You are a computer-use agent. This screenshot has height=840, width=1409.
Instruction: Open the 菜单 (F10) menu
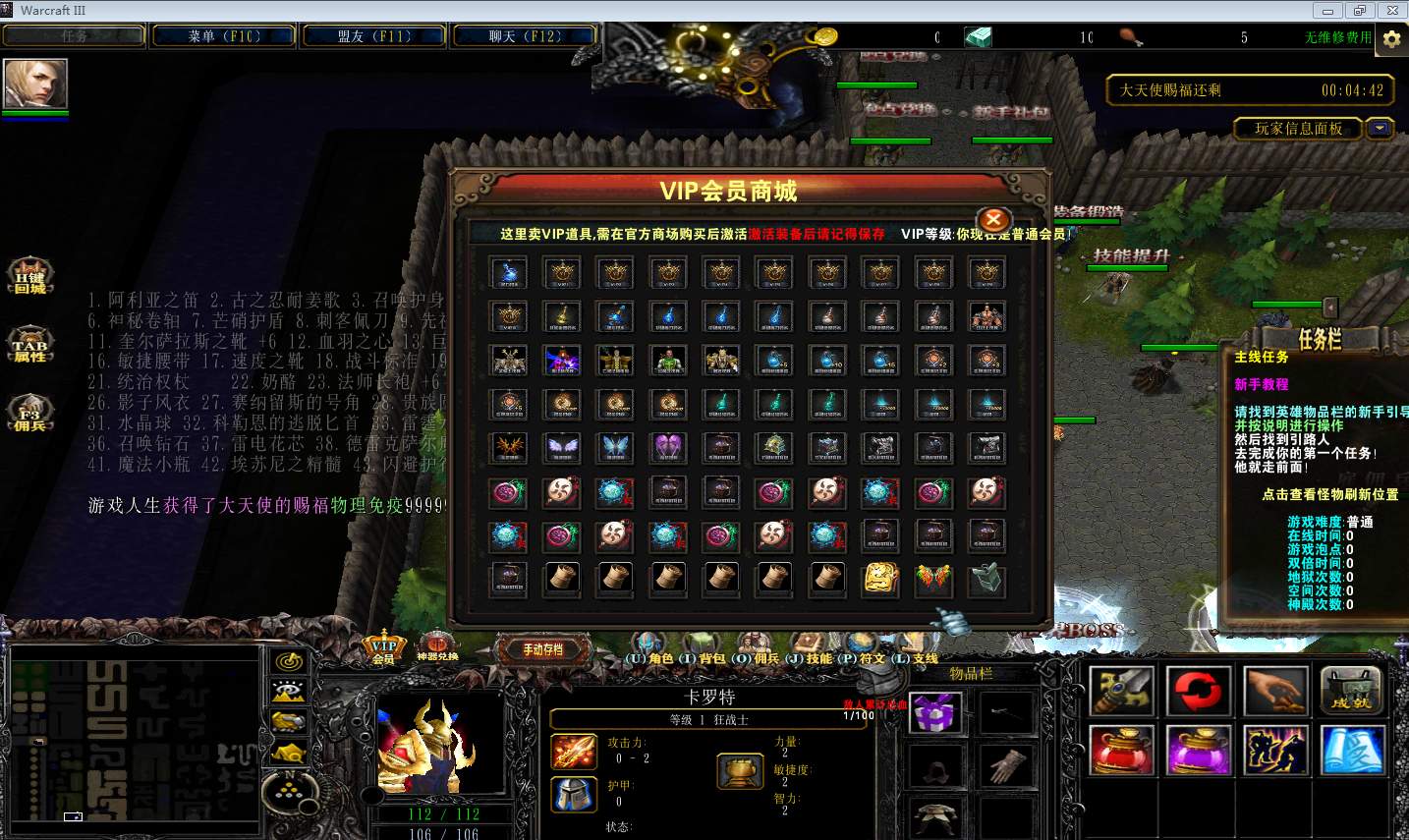(224, 36)
